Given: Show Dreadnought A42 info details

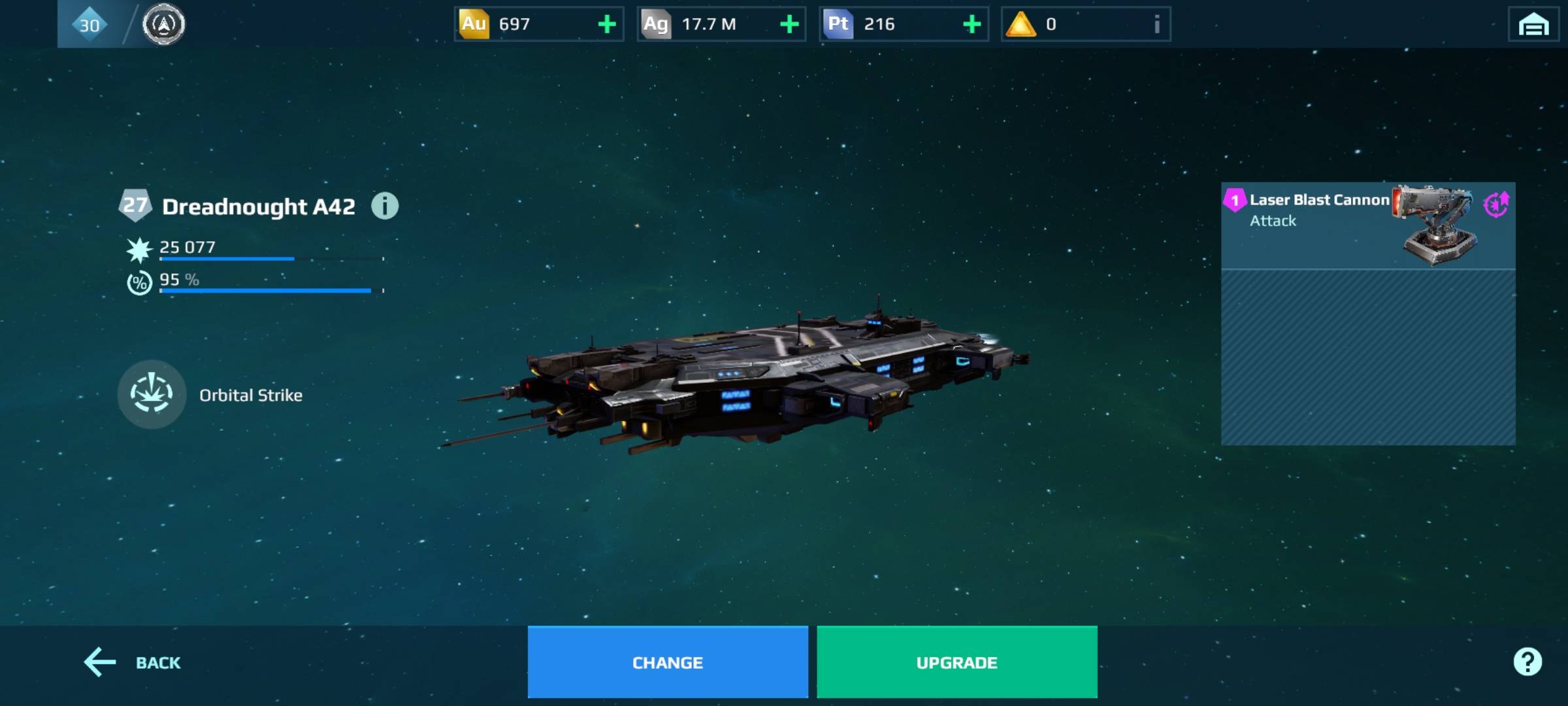Looking at the screenshot, I should tap(385, 206).
